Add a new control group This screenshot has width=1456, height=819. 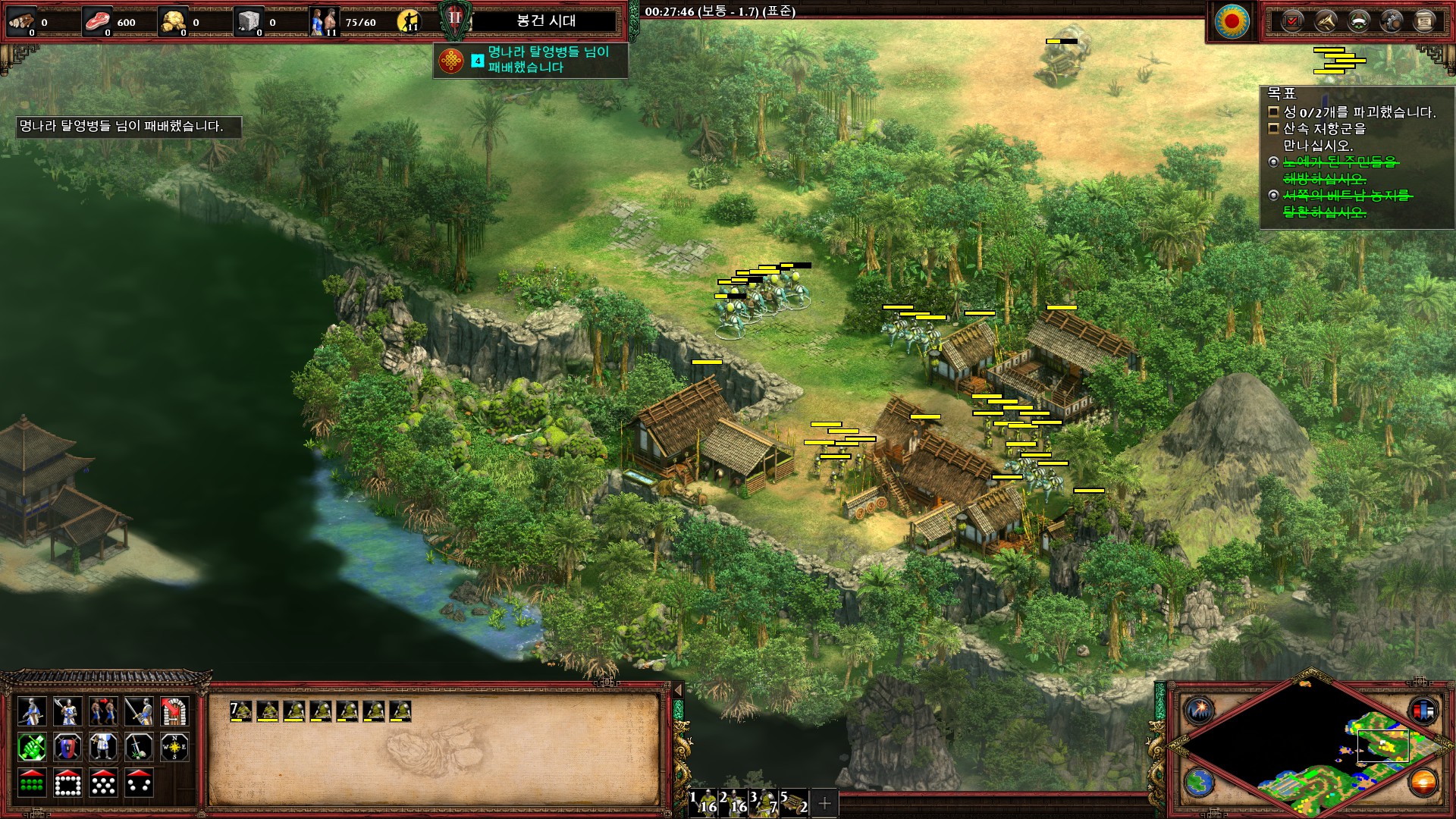pyautogui.click(x=825, y=802)
